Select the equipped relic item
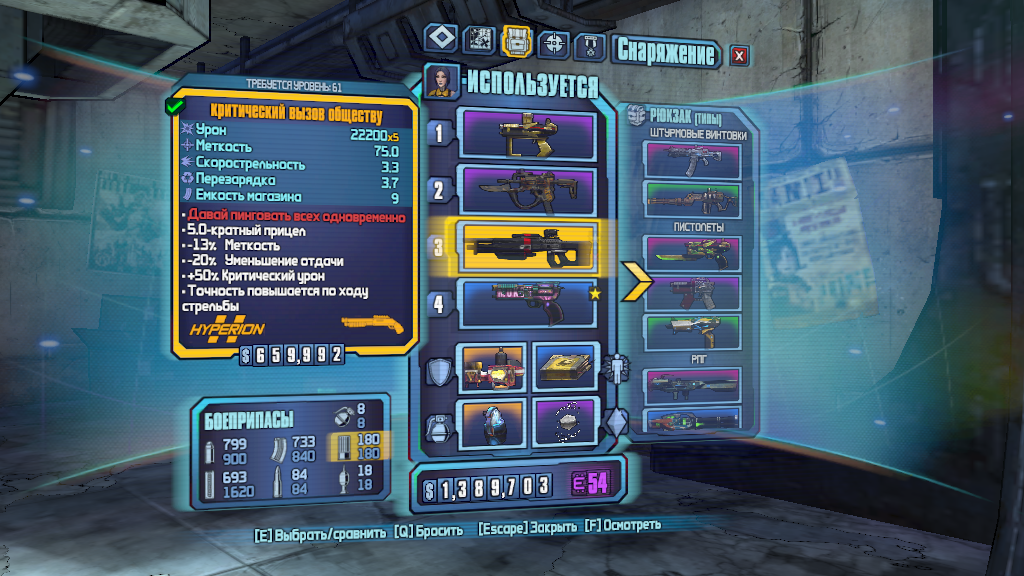Screen dimensions: 1024x576 [x=564, y=423]
